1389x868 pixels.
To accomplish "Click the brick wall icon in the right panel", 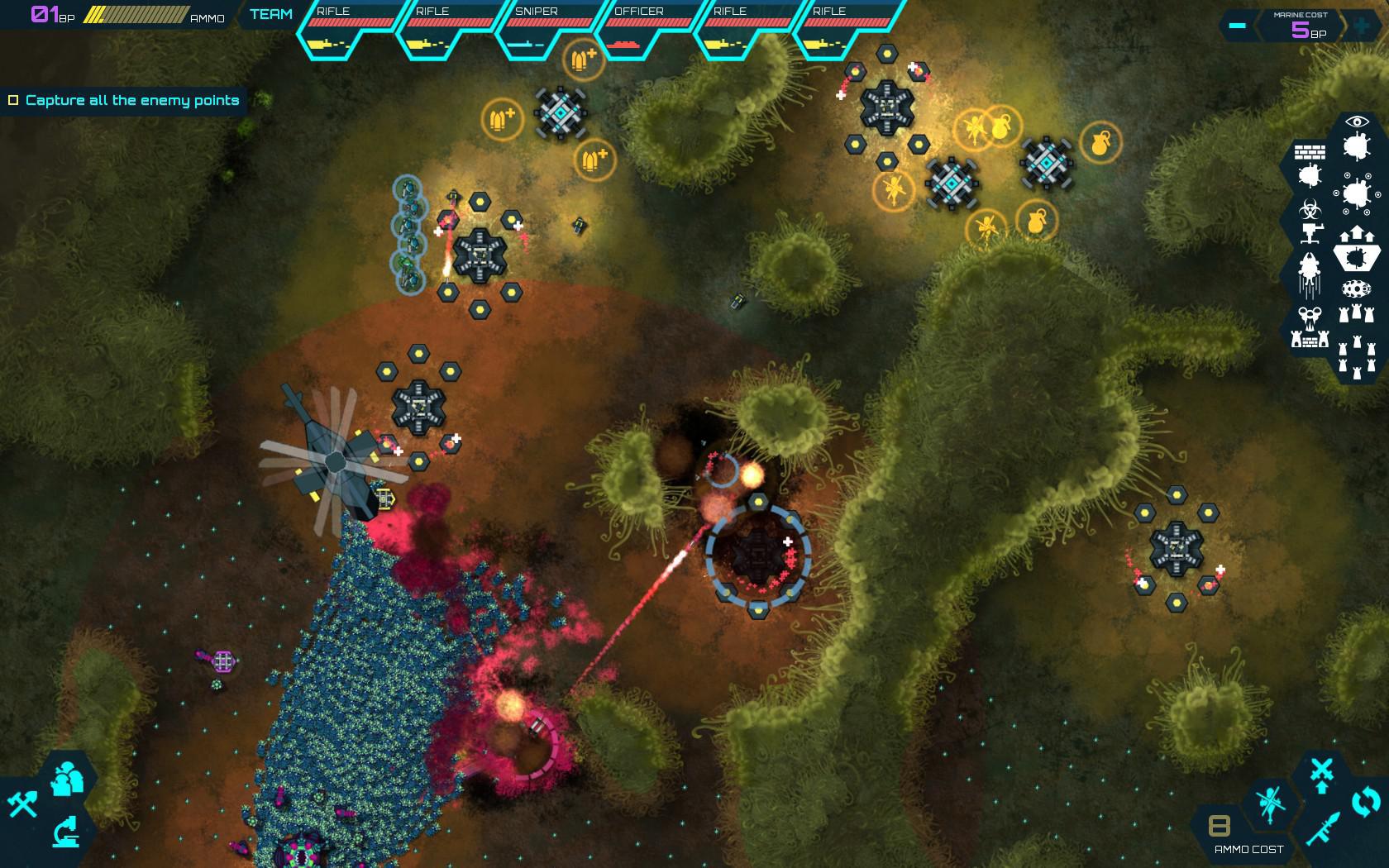I will pos(1310,151).
